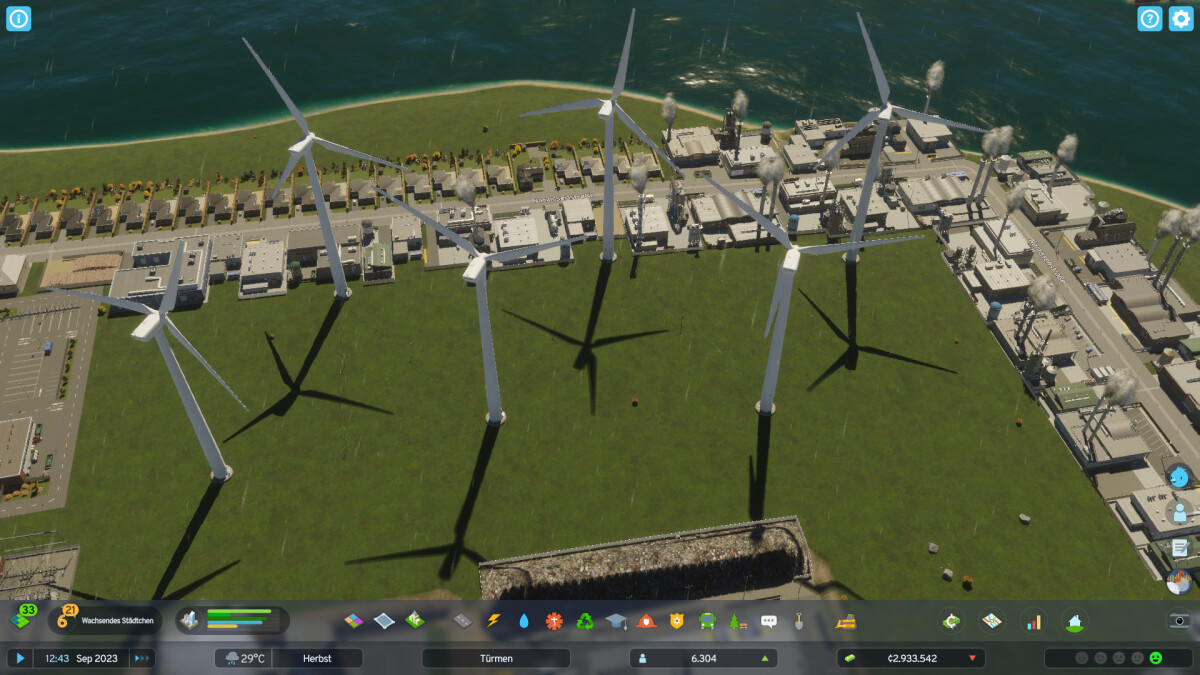Viewport: 1200px width, 675px height.
Task: Open the electricity lightning bolt menu
Action: tap(493, 621)
